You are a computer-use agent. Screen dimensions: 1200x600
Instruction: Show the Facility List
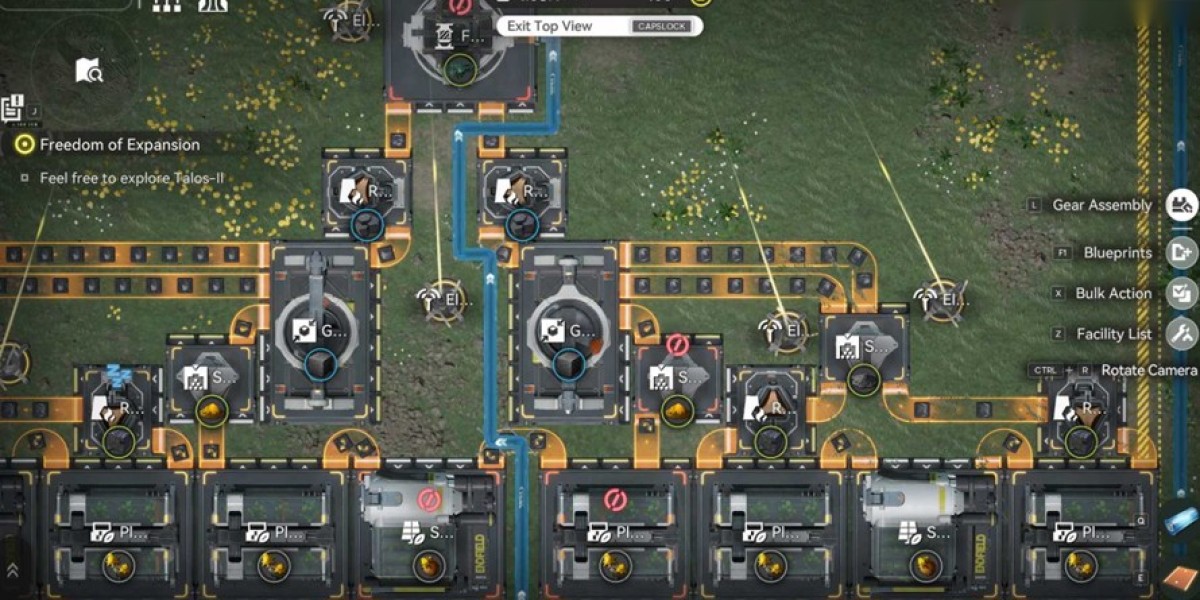click(1181, 333)
